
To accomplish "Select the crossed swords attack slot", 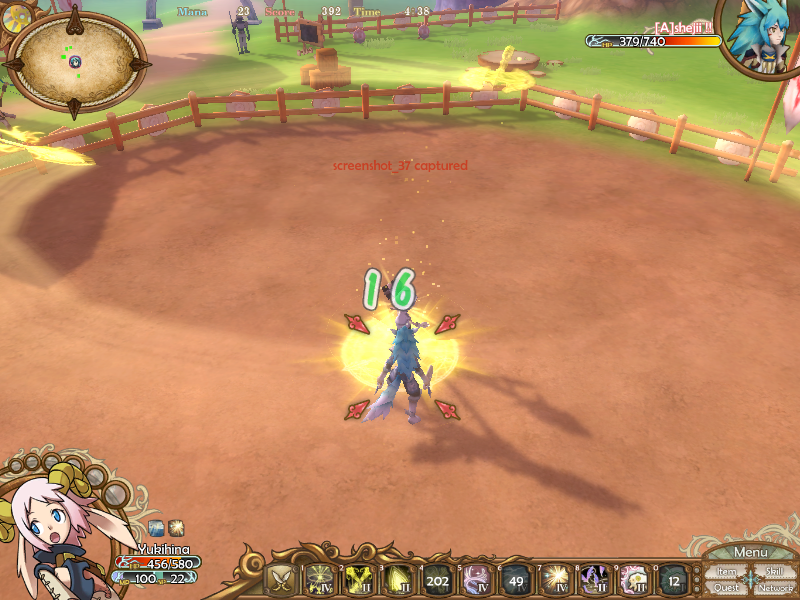I will tap(282, 579).
